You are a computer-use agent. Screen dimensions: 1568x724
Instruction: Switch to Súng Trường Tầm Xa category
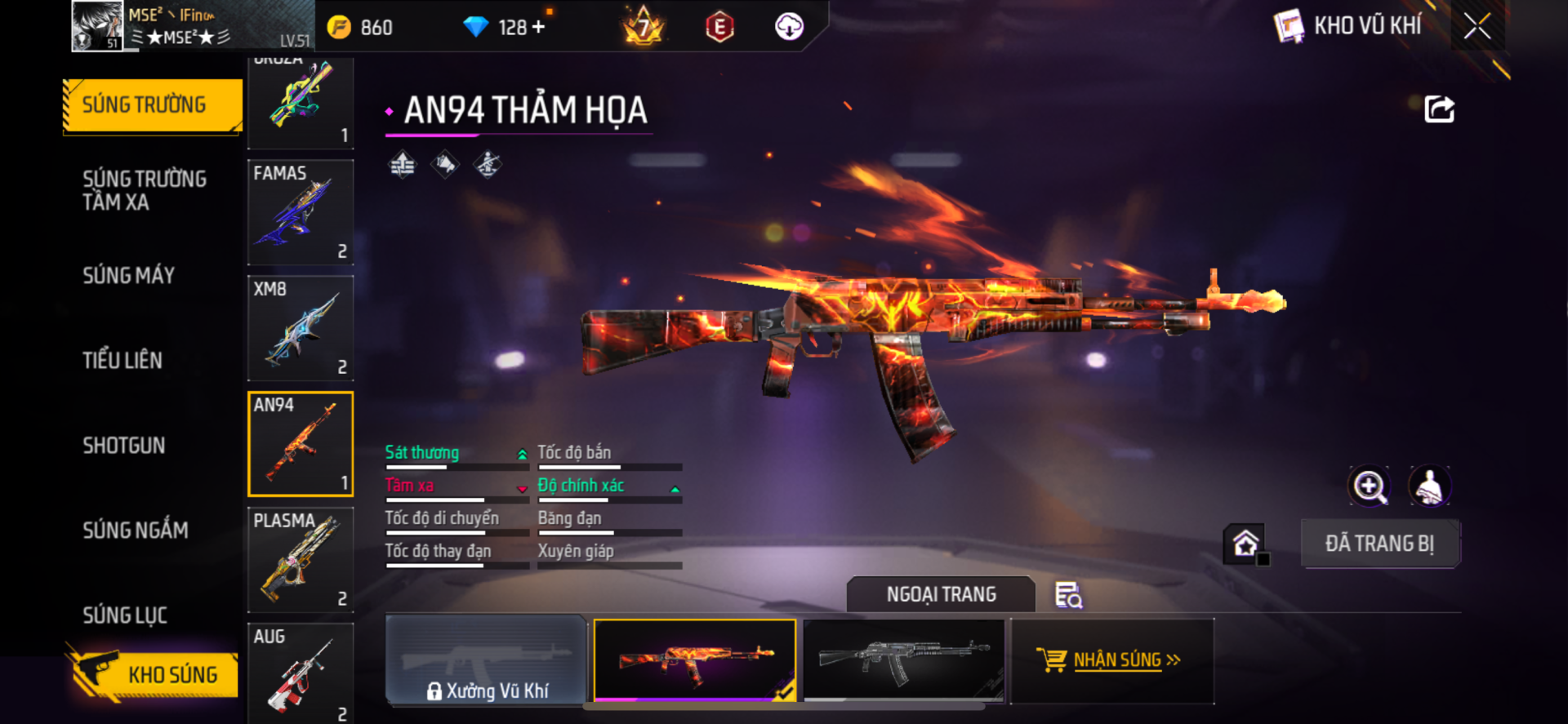[145, 190]
